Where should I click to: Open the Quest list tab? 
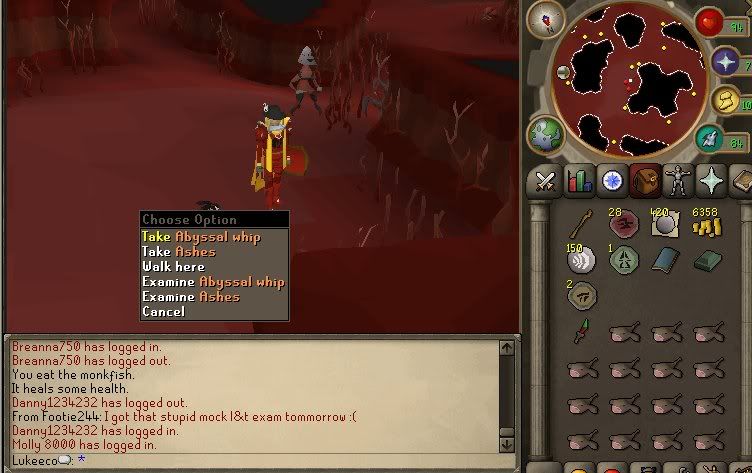point(611,181)
